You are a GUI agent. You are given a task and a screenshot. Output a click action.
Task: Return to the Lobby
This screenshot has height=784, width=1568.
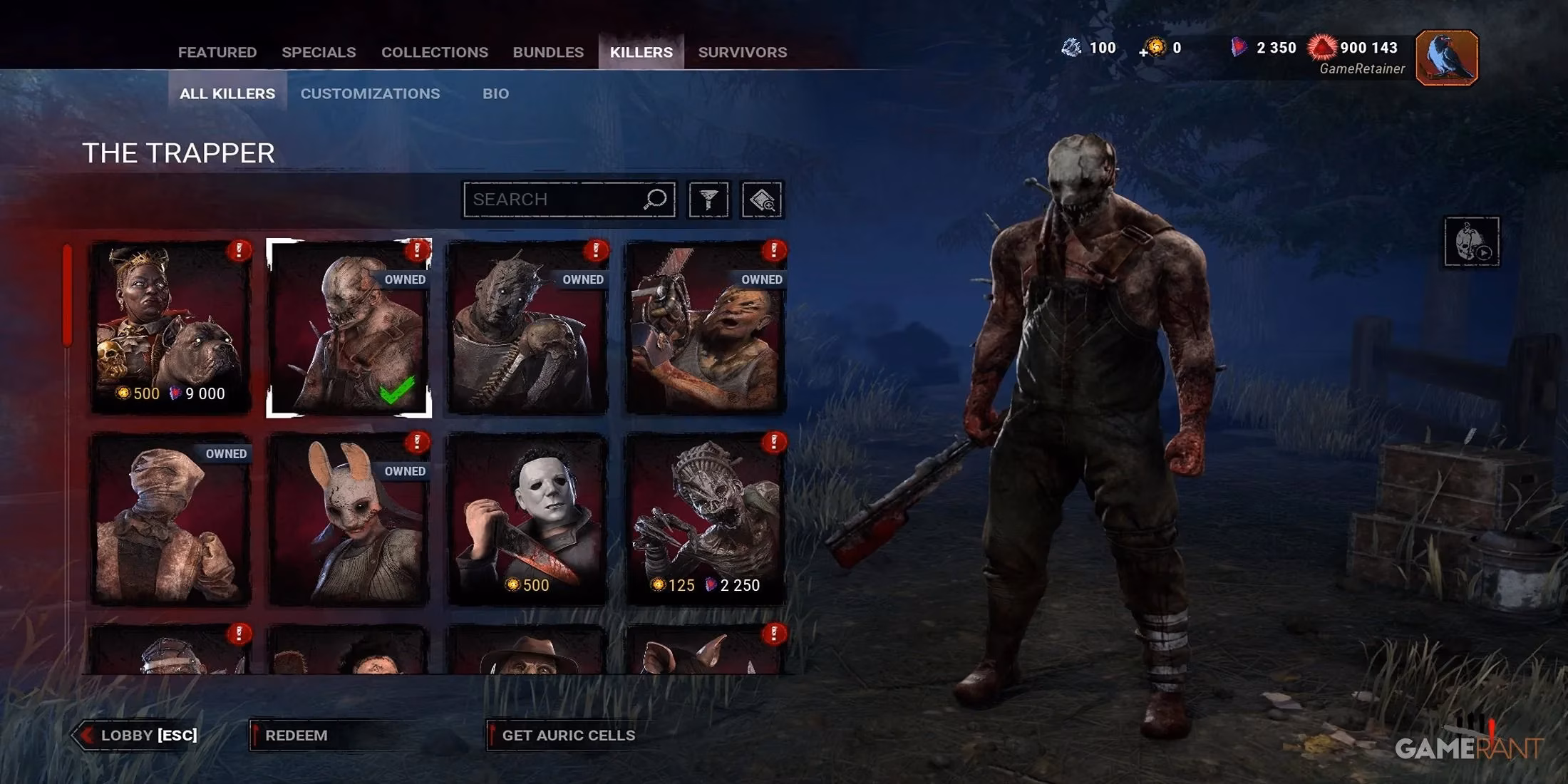tap(139, 735)
